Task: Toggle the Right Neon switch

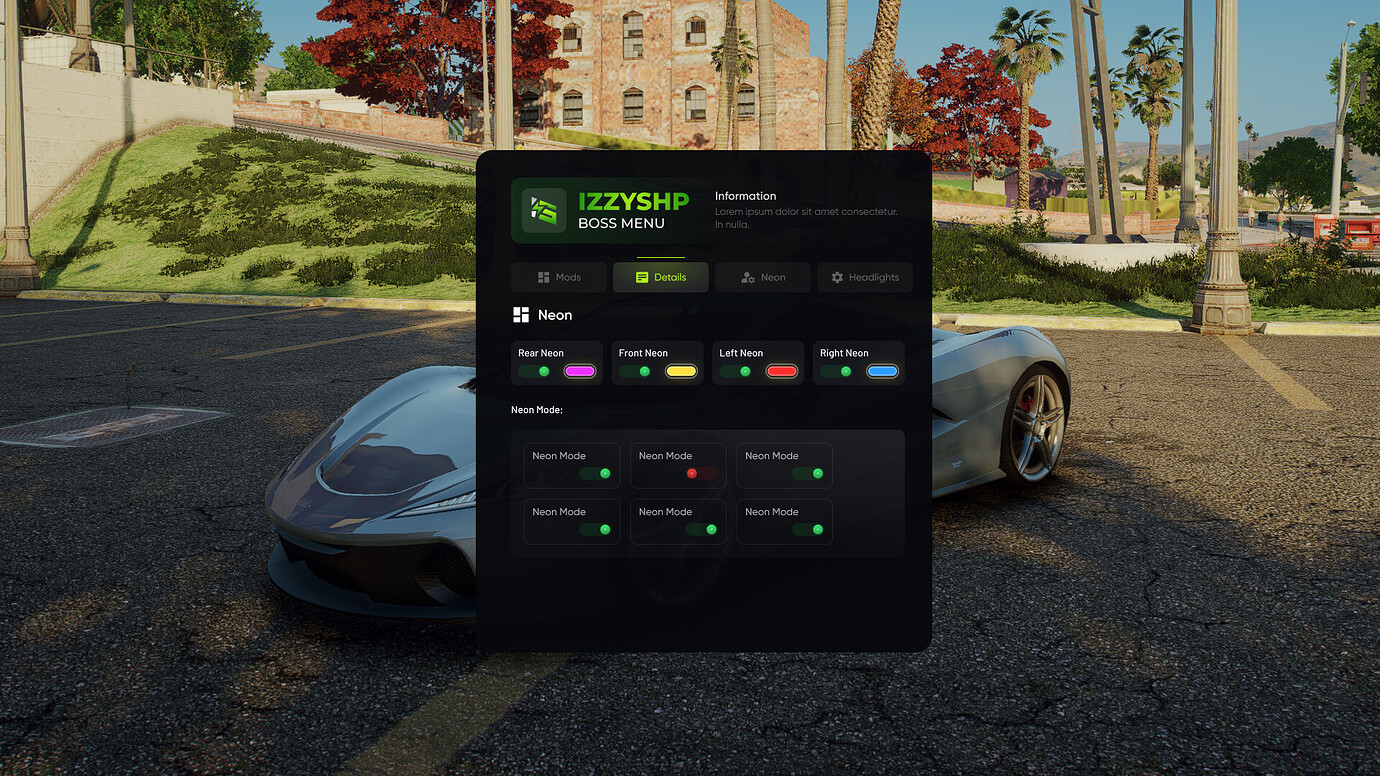Action: pos(836,370)
